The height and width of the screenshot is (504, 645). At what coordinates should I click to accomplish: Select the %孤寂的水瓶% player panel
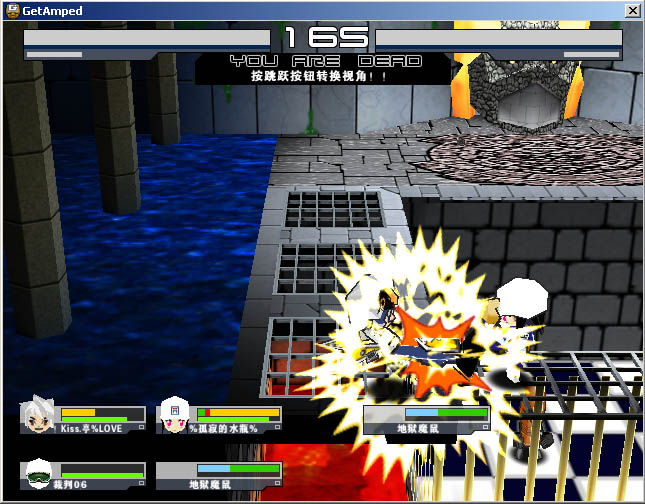click(x=221, y=418)
